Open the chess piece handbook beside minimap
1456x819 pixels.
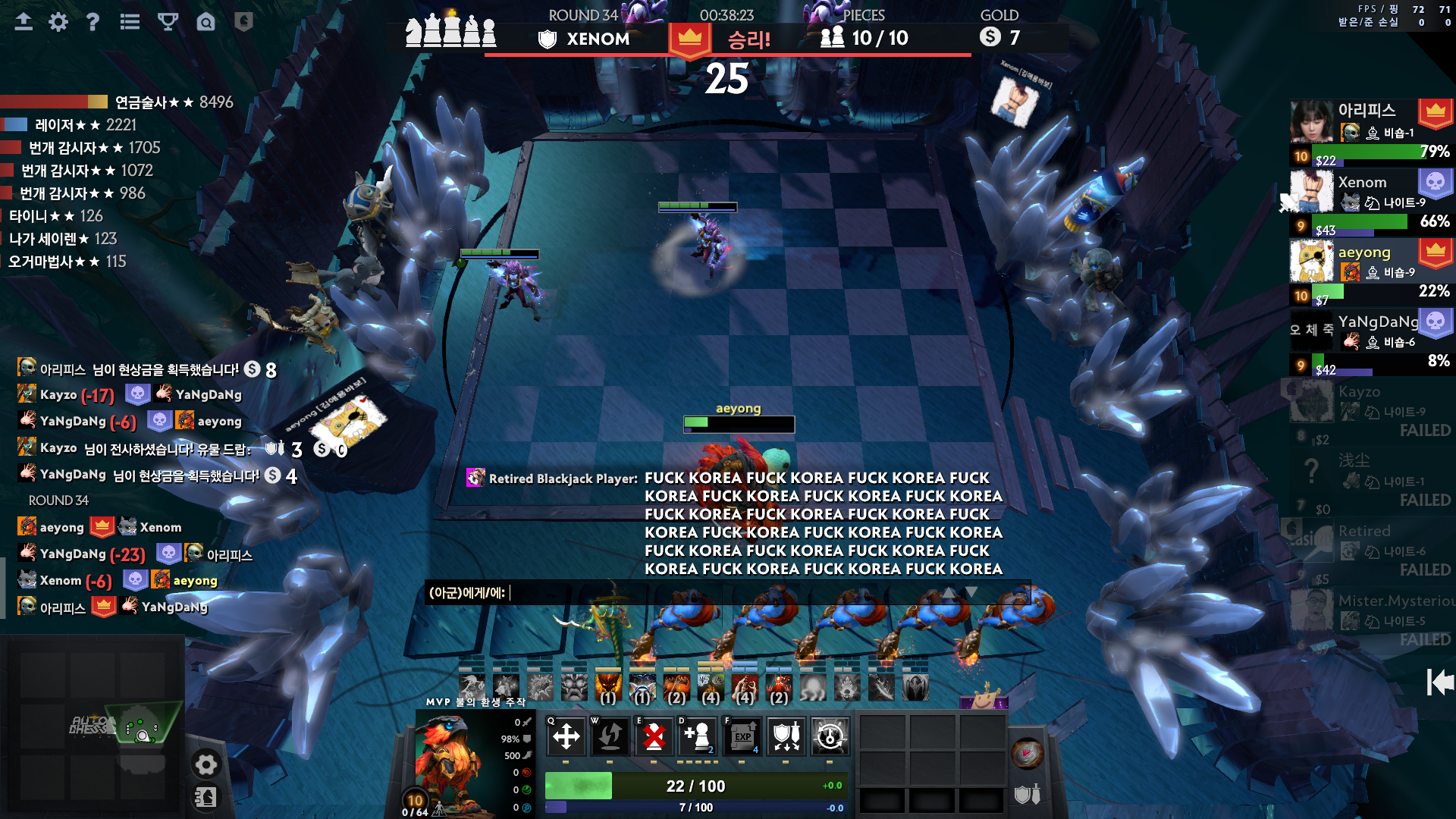click(206, 797)
